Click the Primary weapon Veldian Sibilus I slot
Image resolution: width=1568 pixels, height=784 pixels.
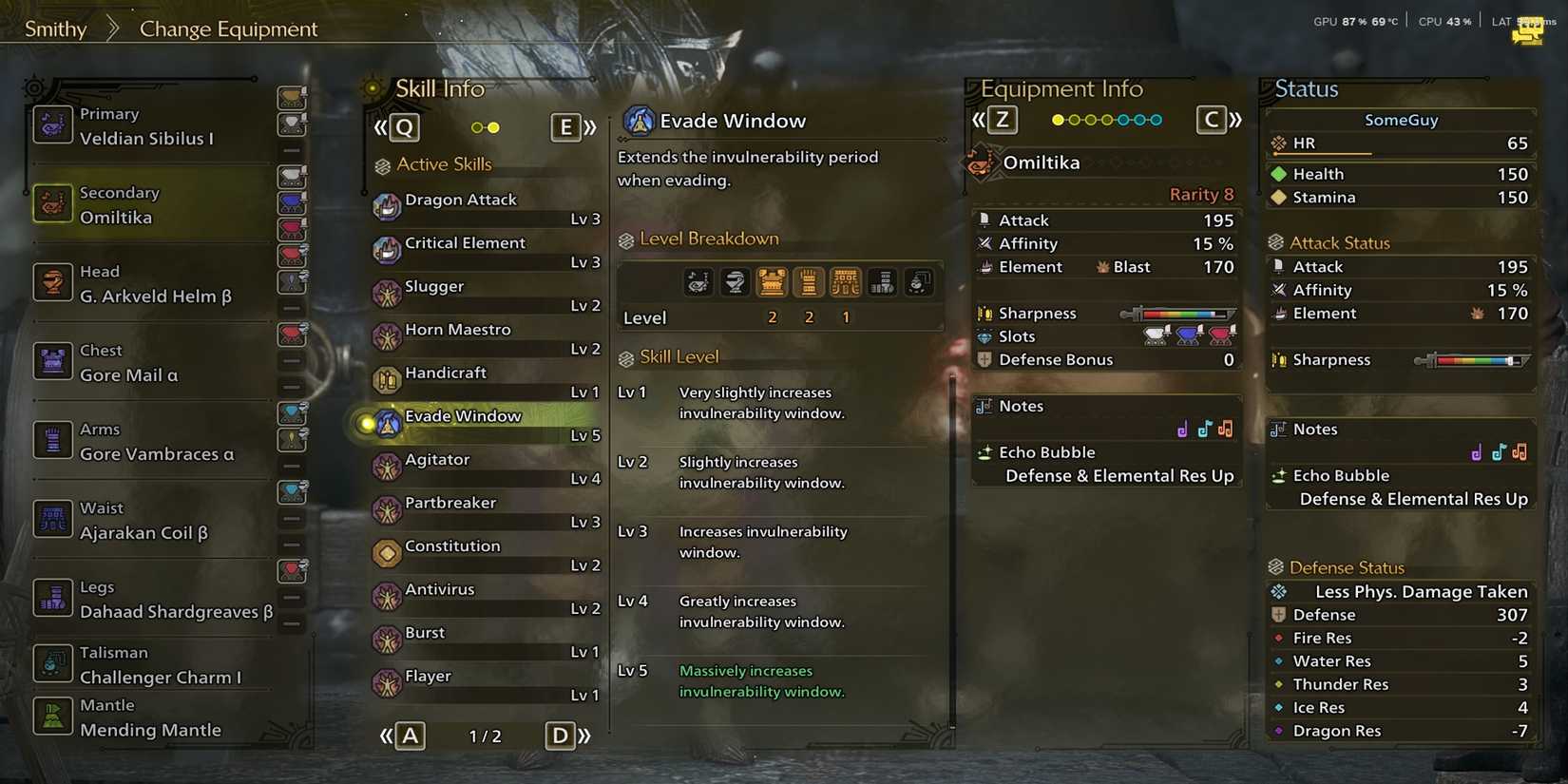point(143,124)
